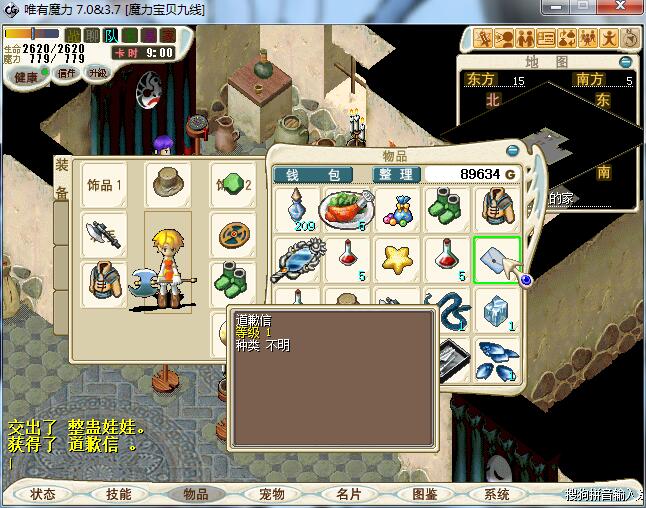Open the 名片 name card menu
The image size is (646, 508).
click(348, 494)
